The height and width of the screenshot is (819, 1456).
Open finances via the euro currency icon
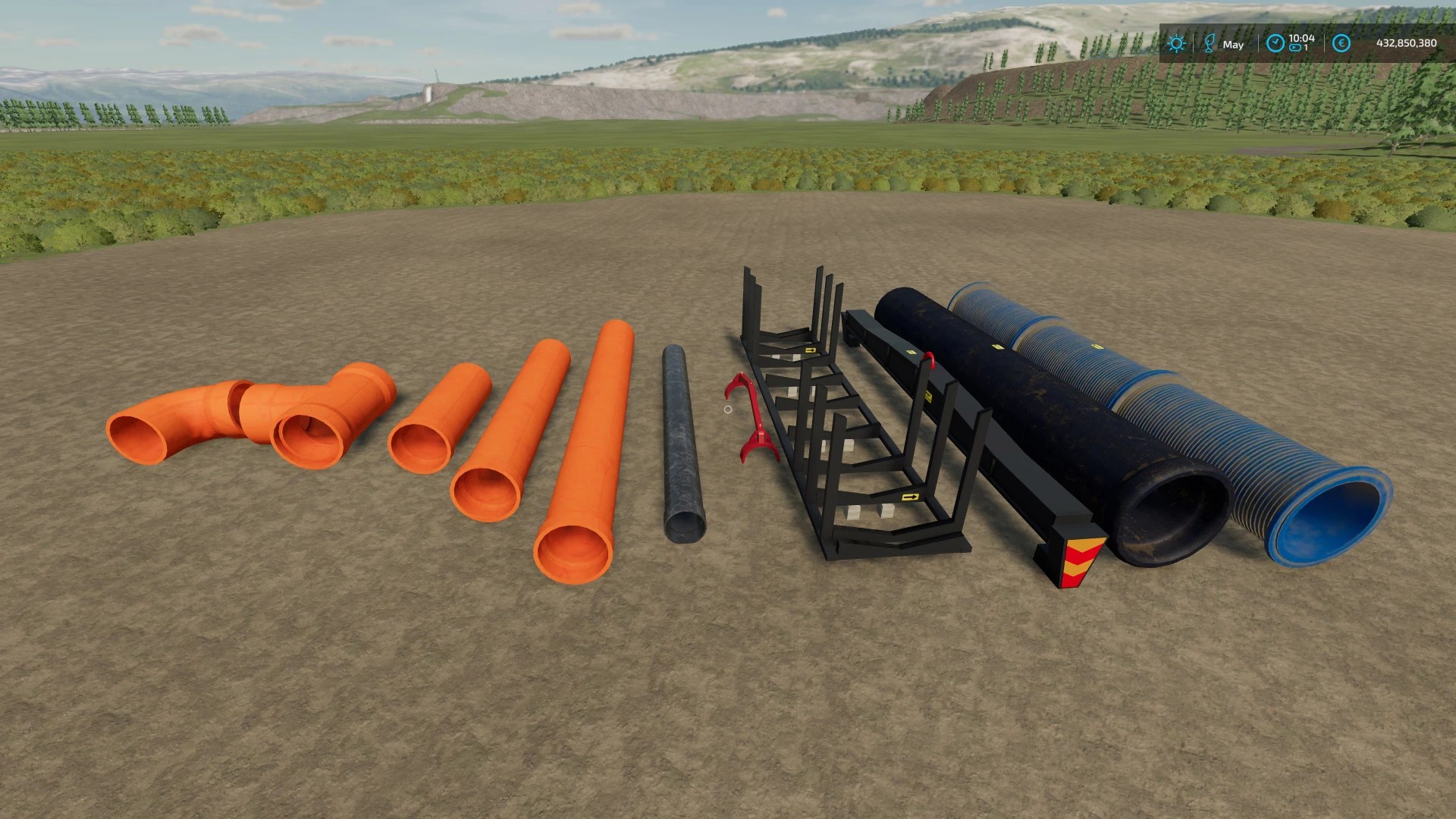[x=1341, y=43]
